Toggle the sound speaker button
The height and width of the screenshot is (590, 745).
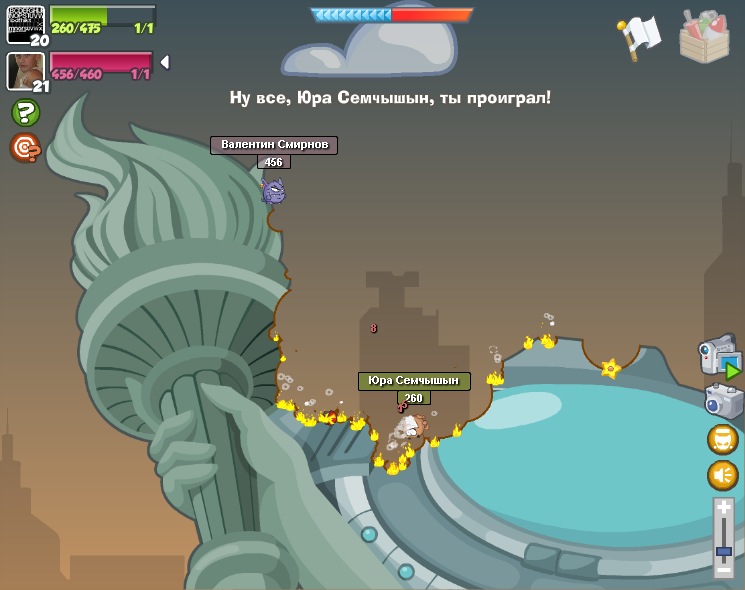(x=722, y=475)
